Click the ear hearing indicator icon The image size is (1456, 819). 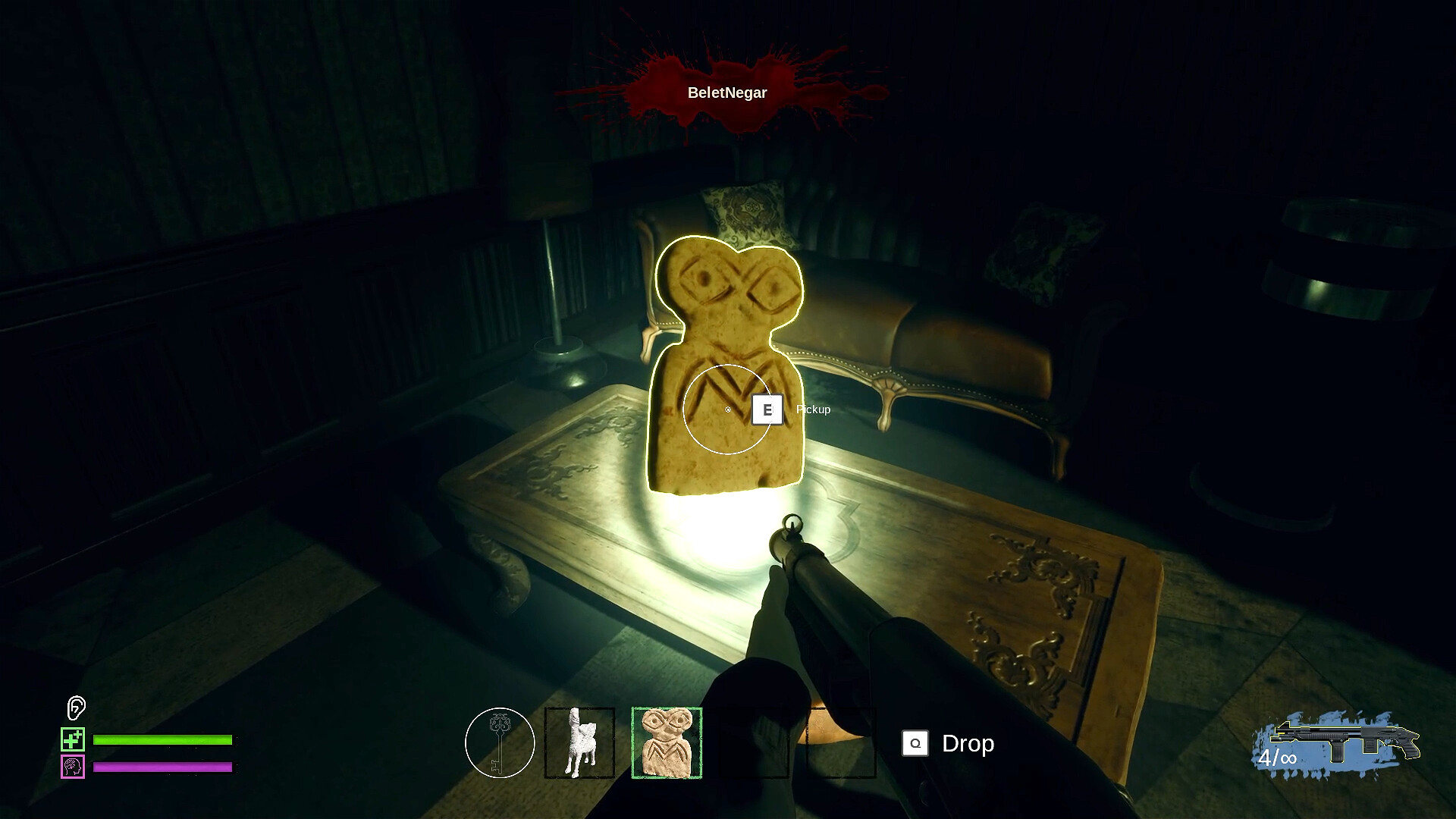click(x=75, y=709)
